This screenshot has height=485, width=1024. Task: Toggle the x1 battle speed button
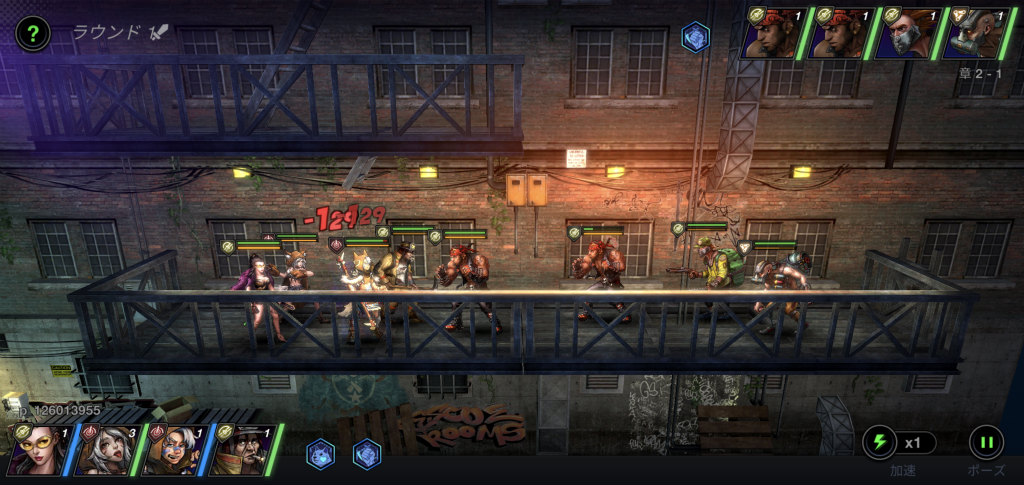899,442
